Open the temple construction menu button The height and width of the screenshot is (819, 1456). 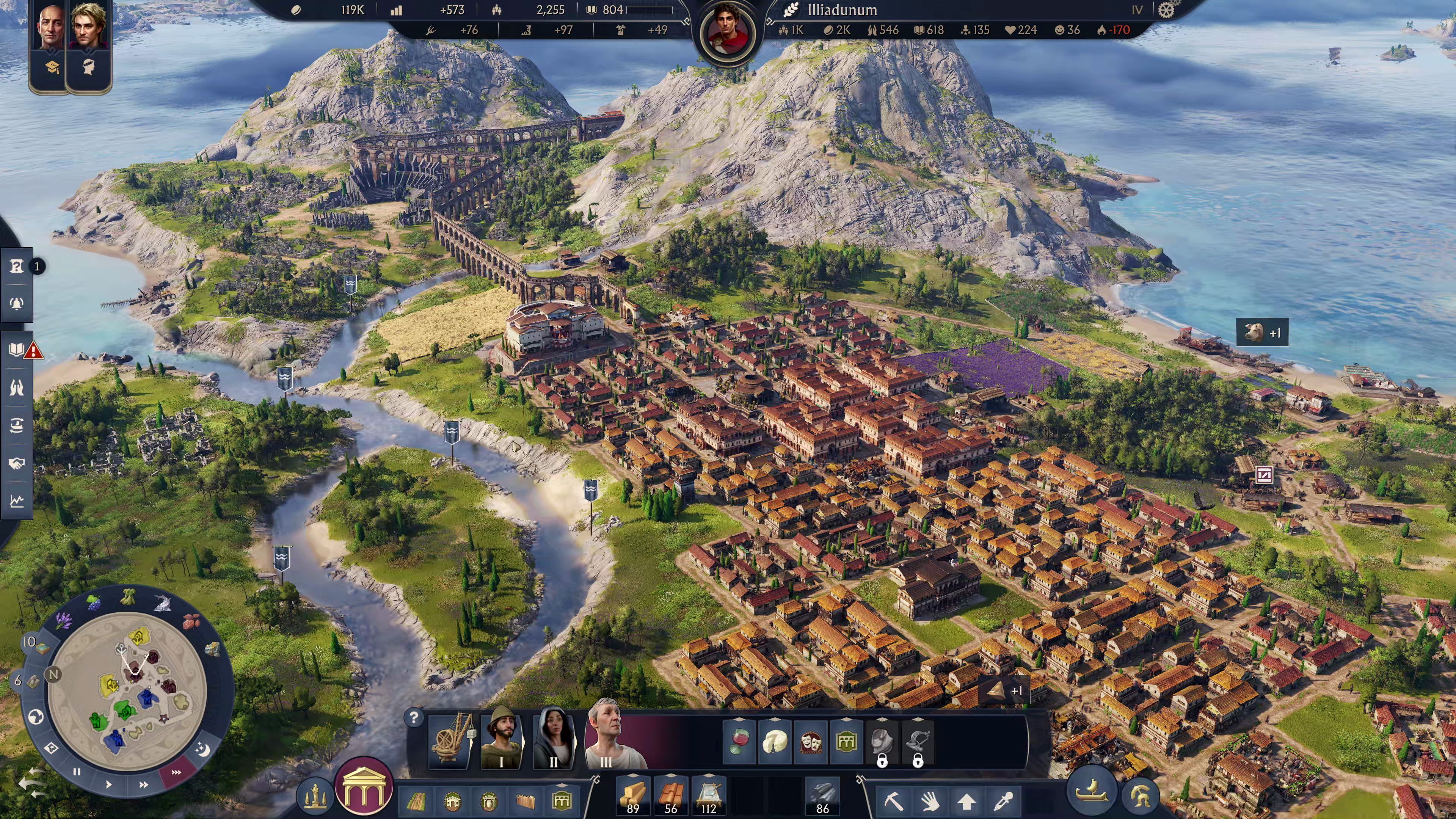pyautogui.click(x=363, y=790)
